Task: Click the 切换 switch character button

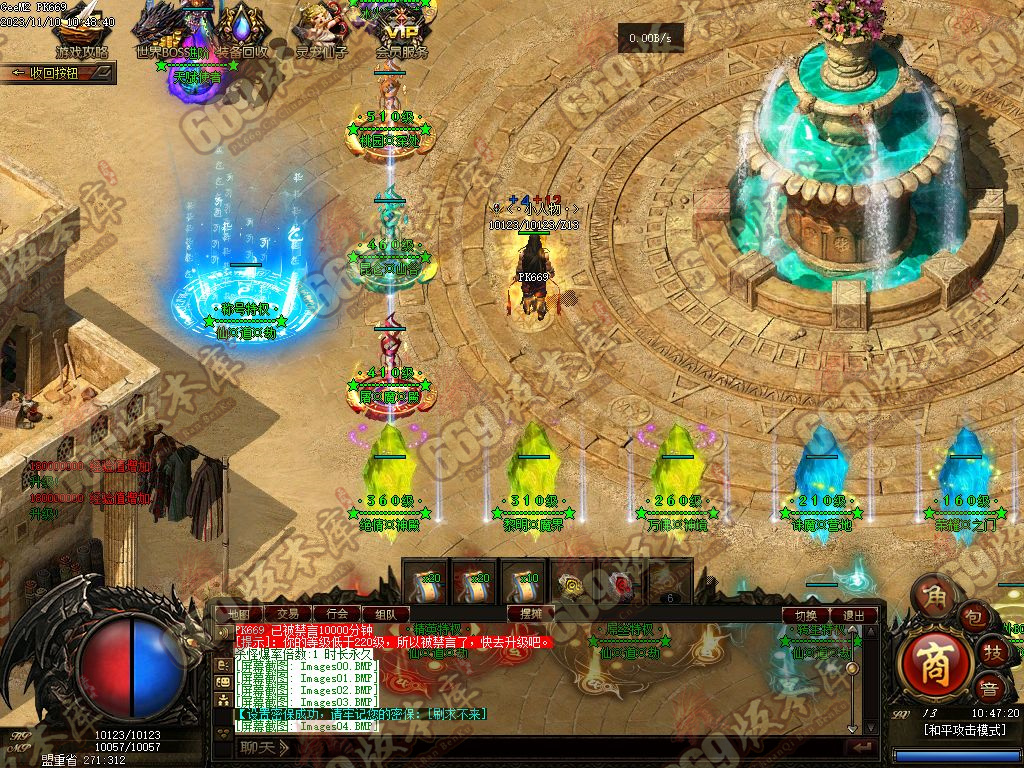Action: (x=806, y=615)
